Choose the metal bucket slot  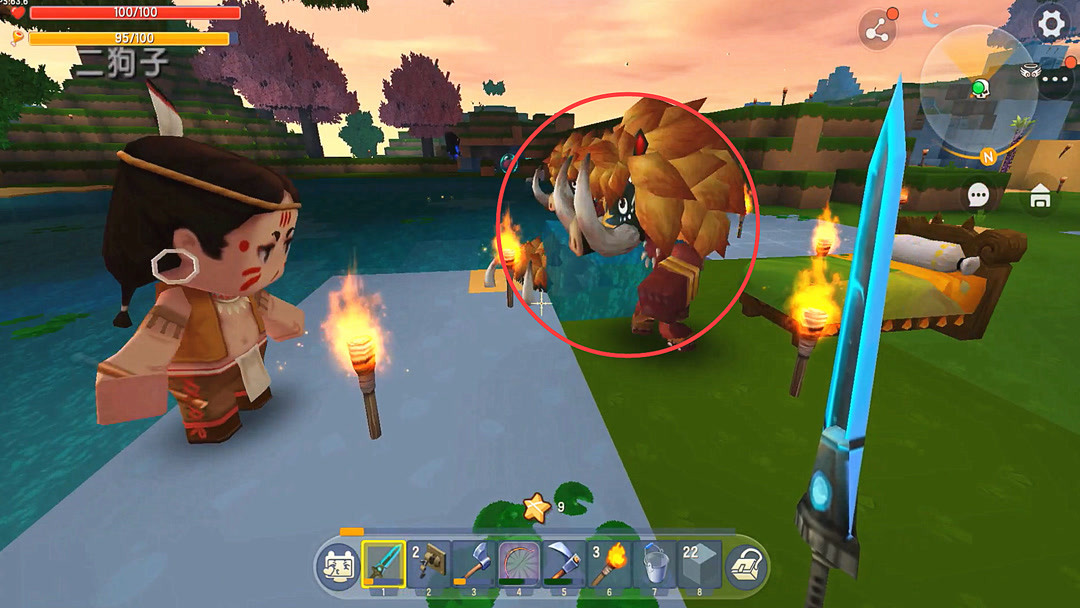pyautogui.click(x=653, y=564)
